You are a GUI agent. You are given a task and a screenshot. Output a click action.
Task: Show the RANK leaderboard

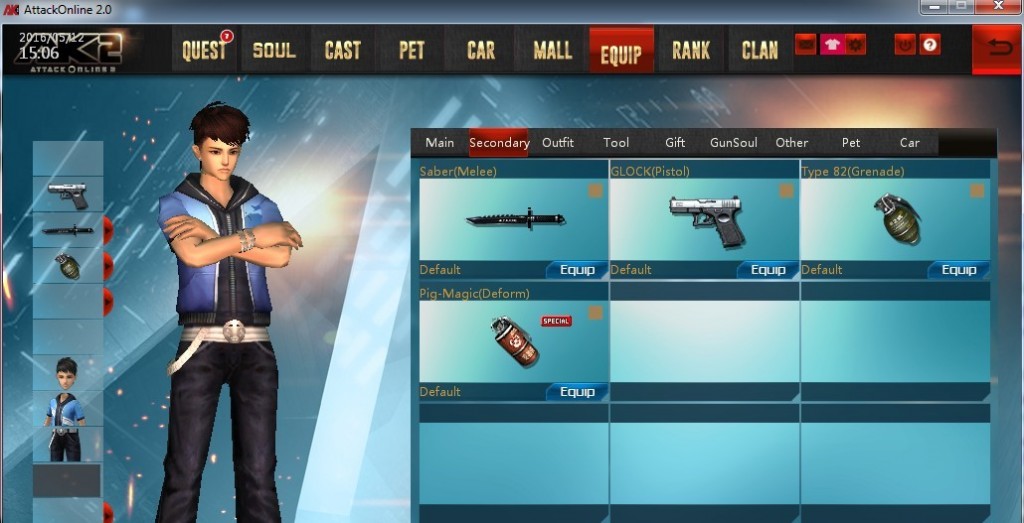pyautogui.click(x=691, y=50)
